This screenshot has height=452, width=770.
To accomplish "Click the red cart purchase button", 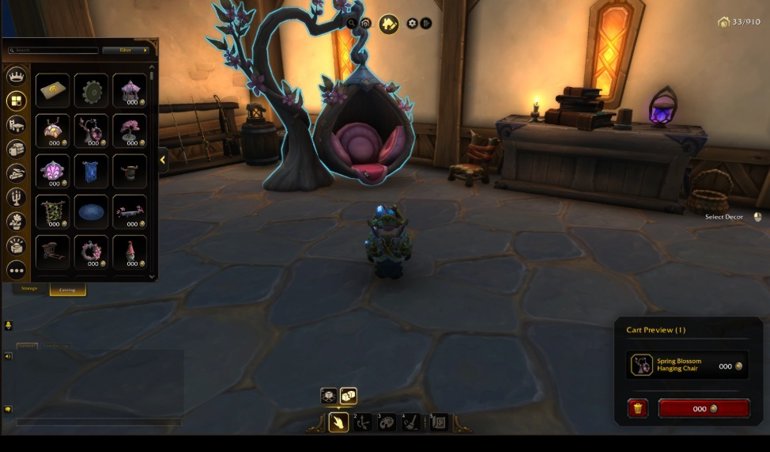I will pos(703,408).
